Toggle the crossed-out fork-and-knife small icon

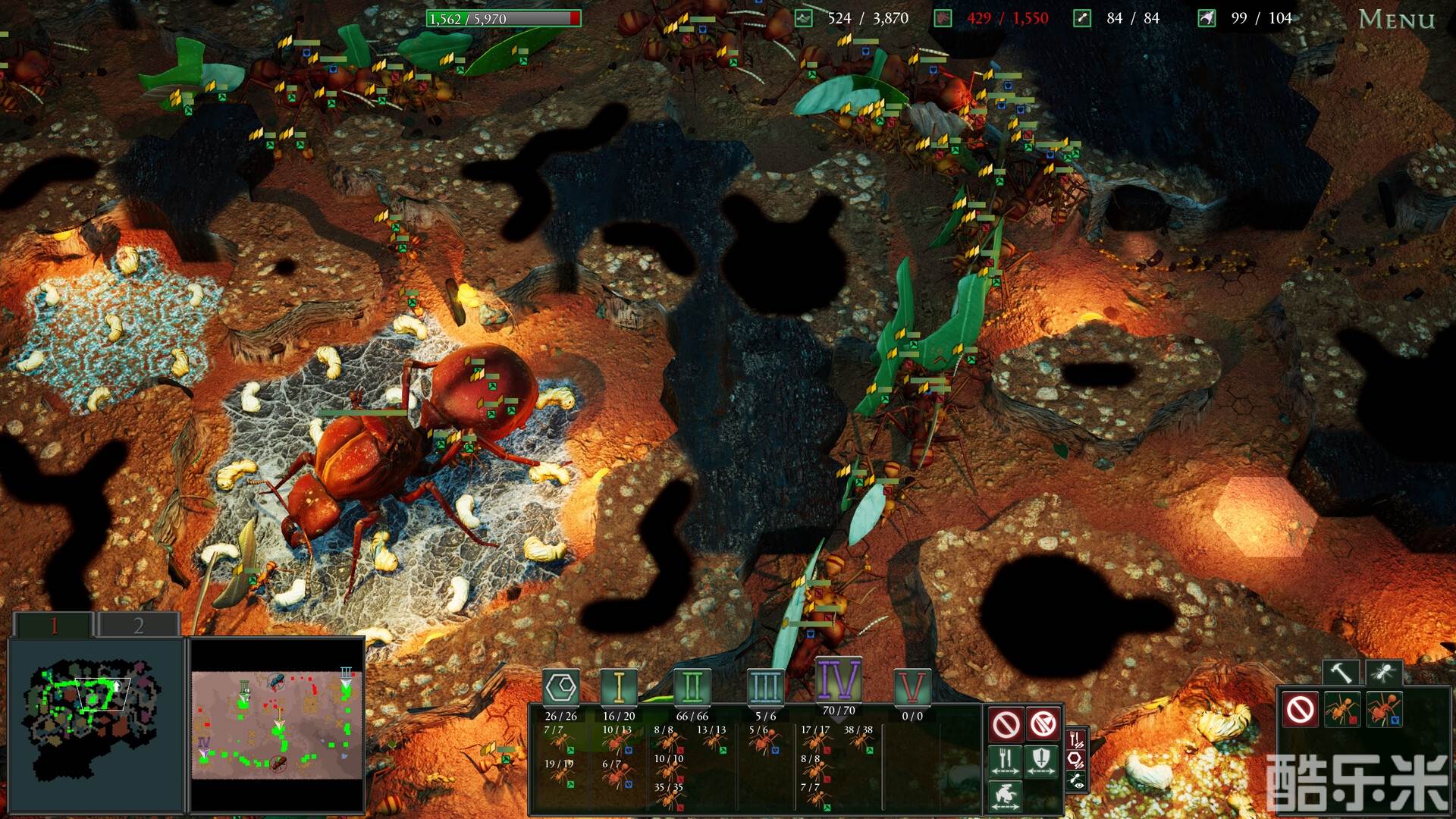point(1076,739)
